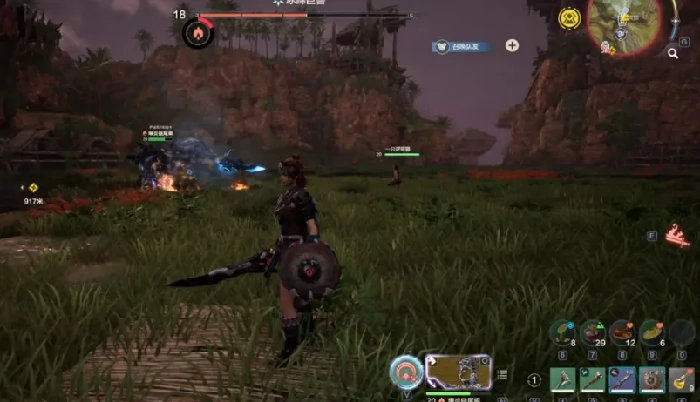The image size is (700, 402).
Task: Use the meat item with count 12
Action: pyautogui.click(x=622, y=332)
